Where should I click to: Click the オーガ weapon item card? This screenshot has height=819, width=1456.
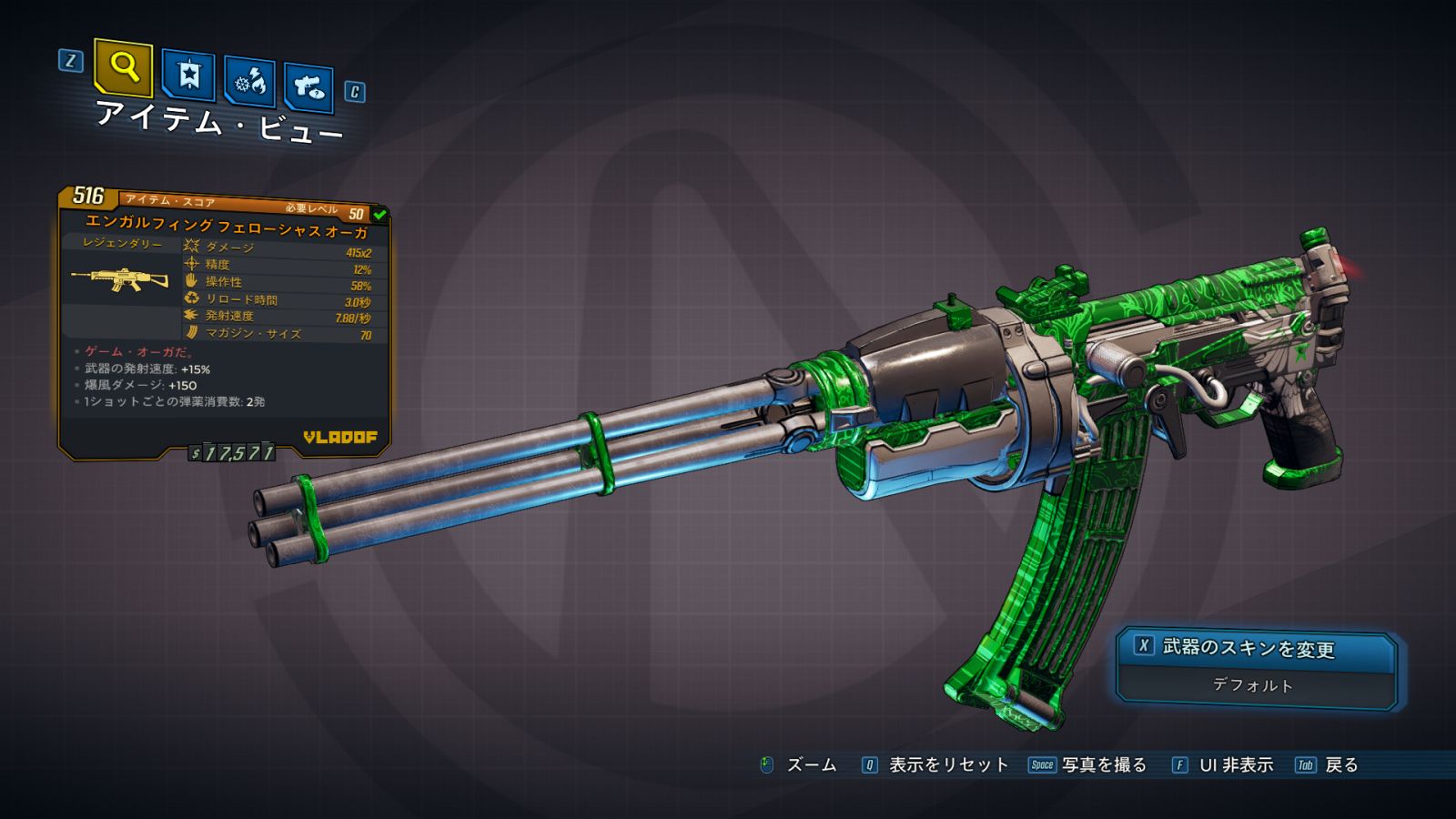point(225,322)
